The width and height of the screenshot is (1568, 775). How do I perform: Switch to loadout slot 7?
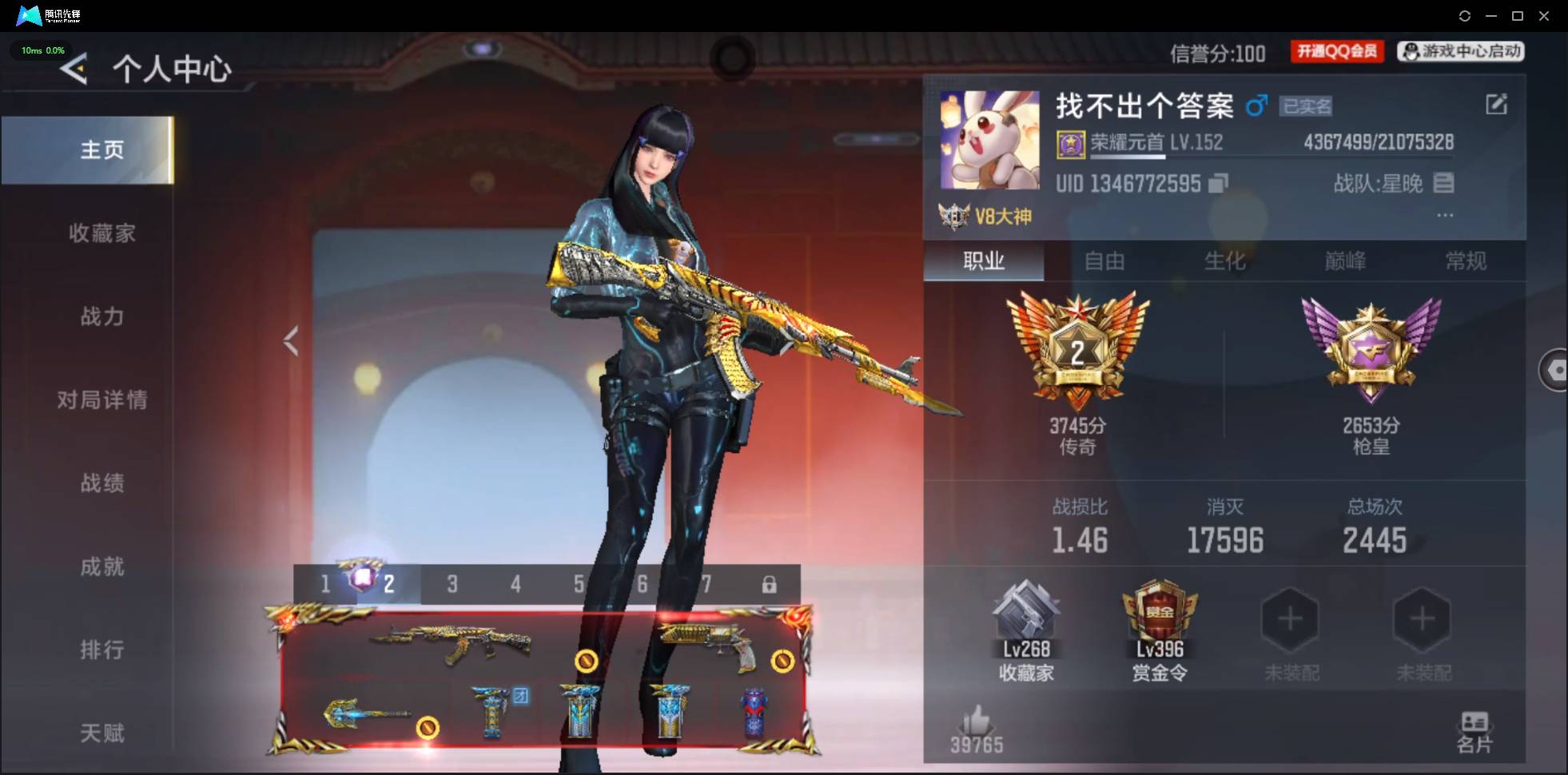pyautogui.click(x=708, y=584)
